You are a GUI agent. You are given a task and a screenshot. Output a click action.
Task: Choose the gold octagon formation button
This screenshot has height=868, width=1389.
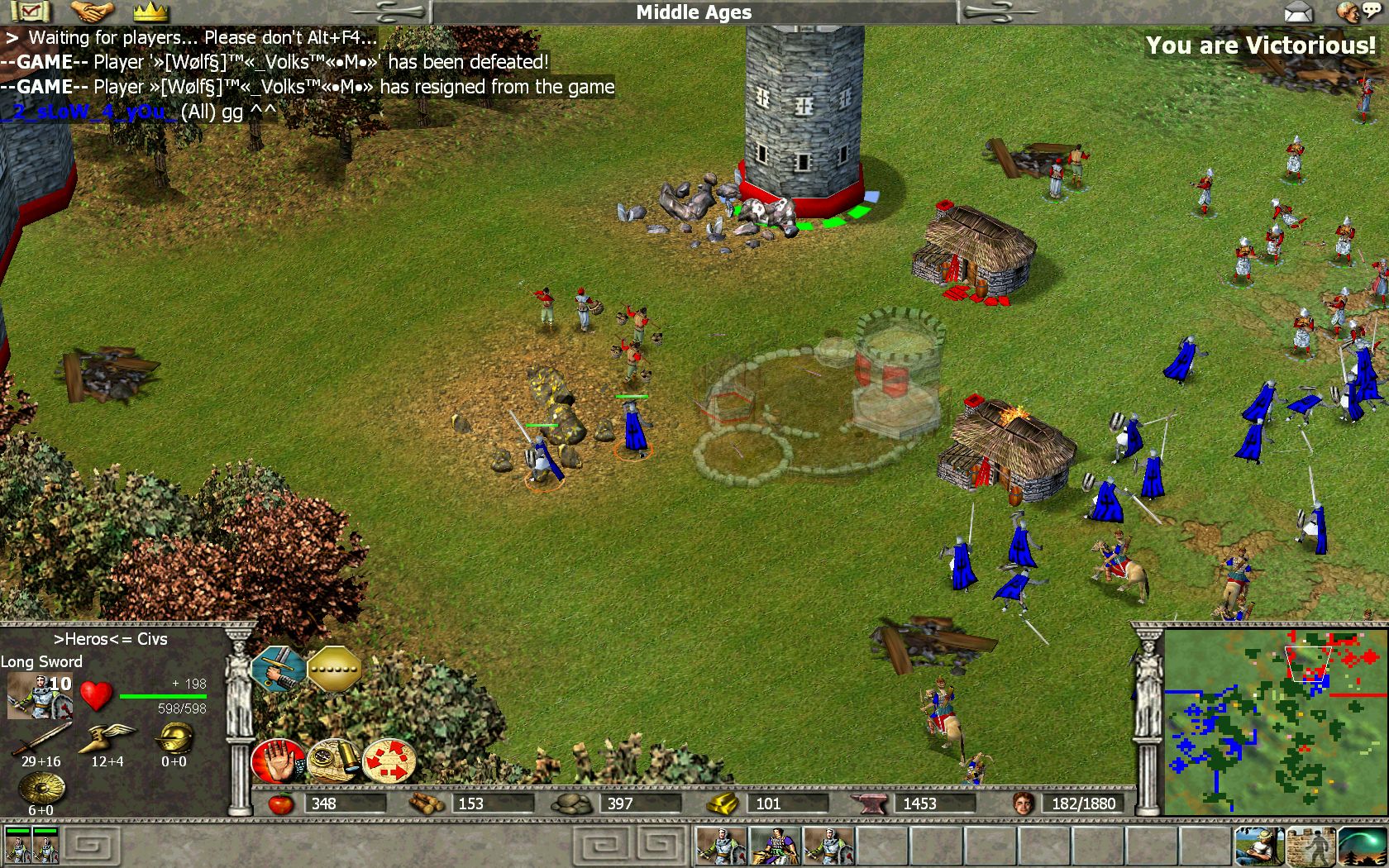[x=334, y=668]
